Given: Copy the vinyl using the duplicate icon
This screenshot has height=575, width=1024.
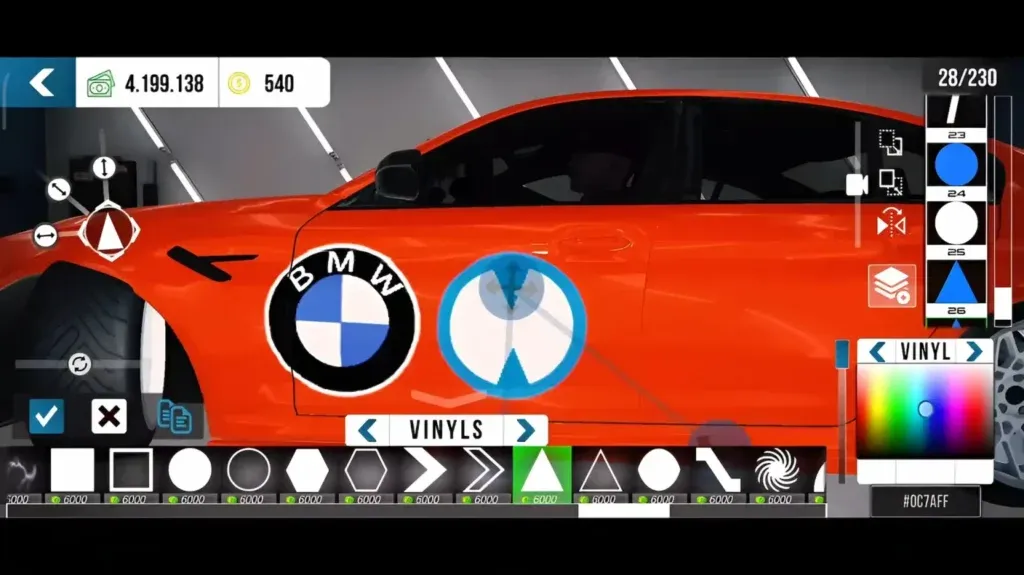Looking at the screenshot, I should 175,417.
